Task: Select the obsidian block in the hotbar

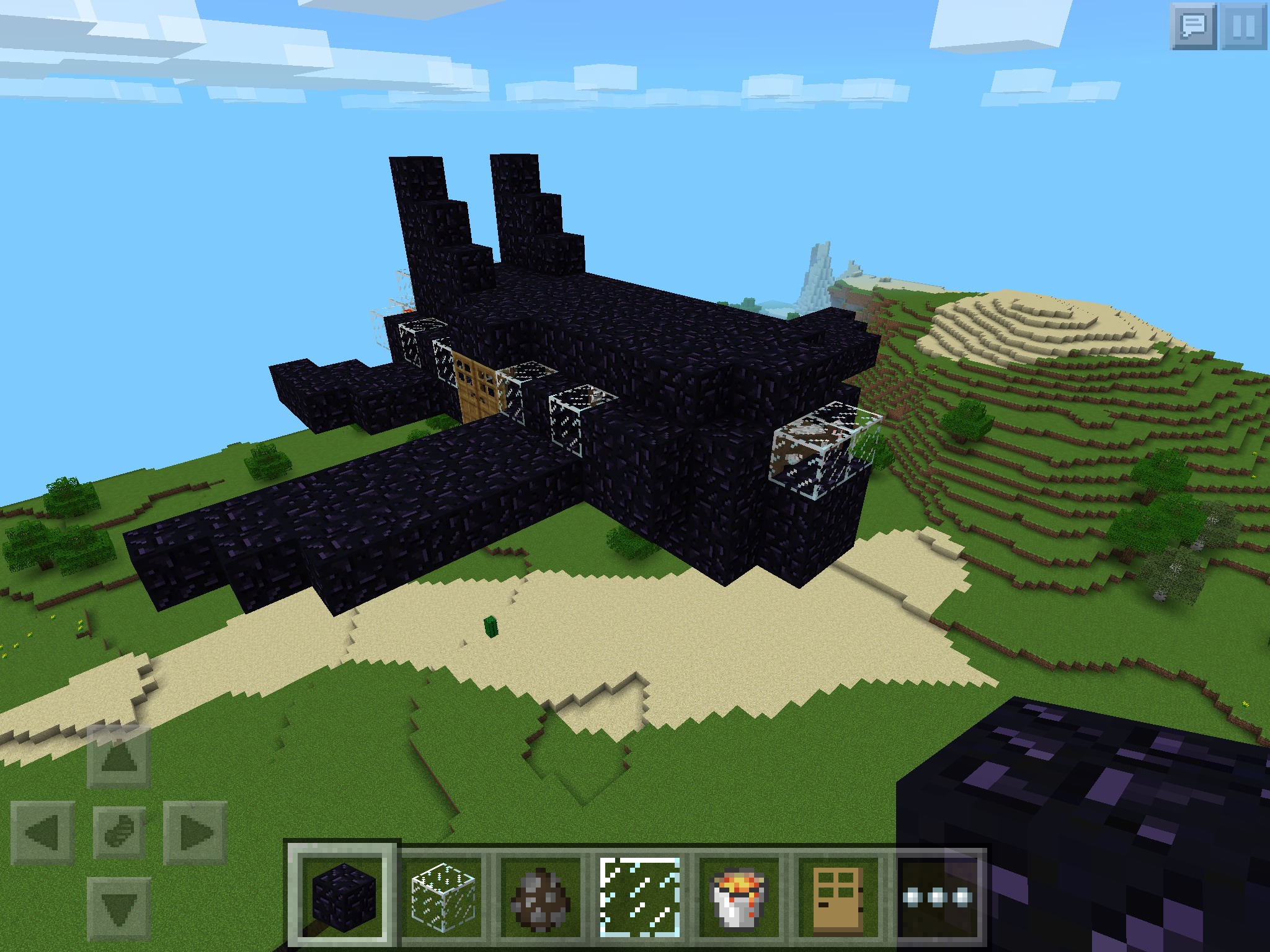Action: [345, 899]
